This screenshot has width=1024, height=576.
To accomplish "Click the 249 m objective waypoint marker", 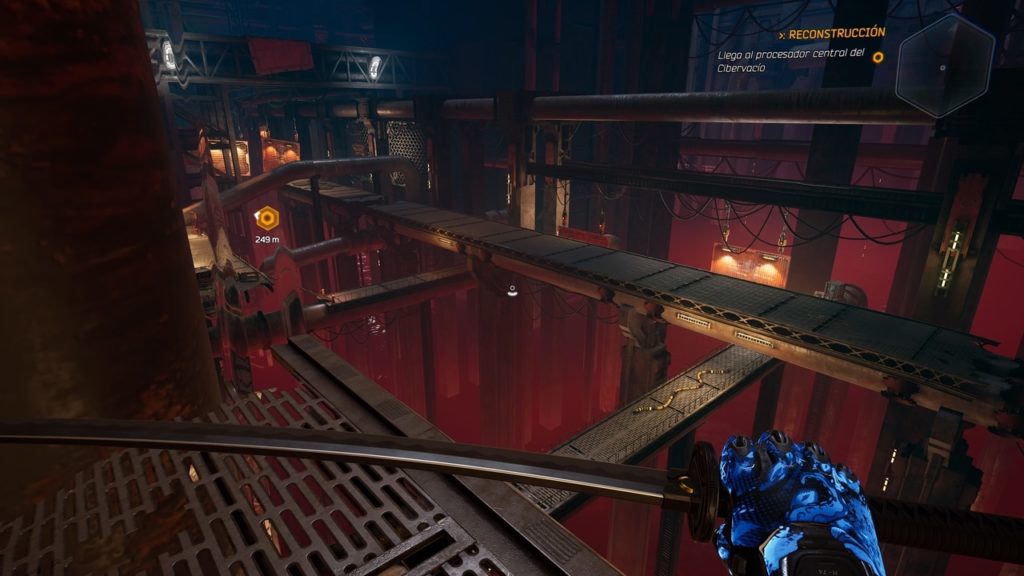I will click(x=267, y=216).
